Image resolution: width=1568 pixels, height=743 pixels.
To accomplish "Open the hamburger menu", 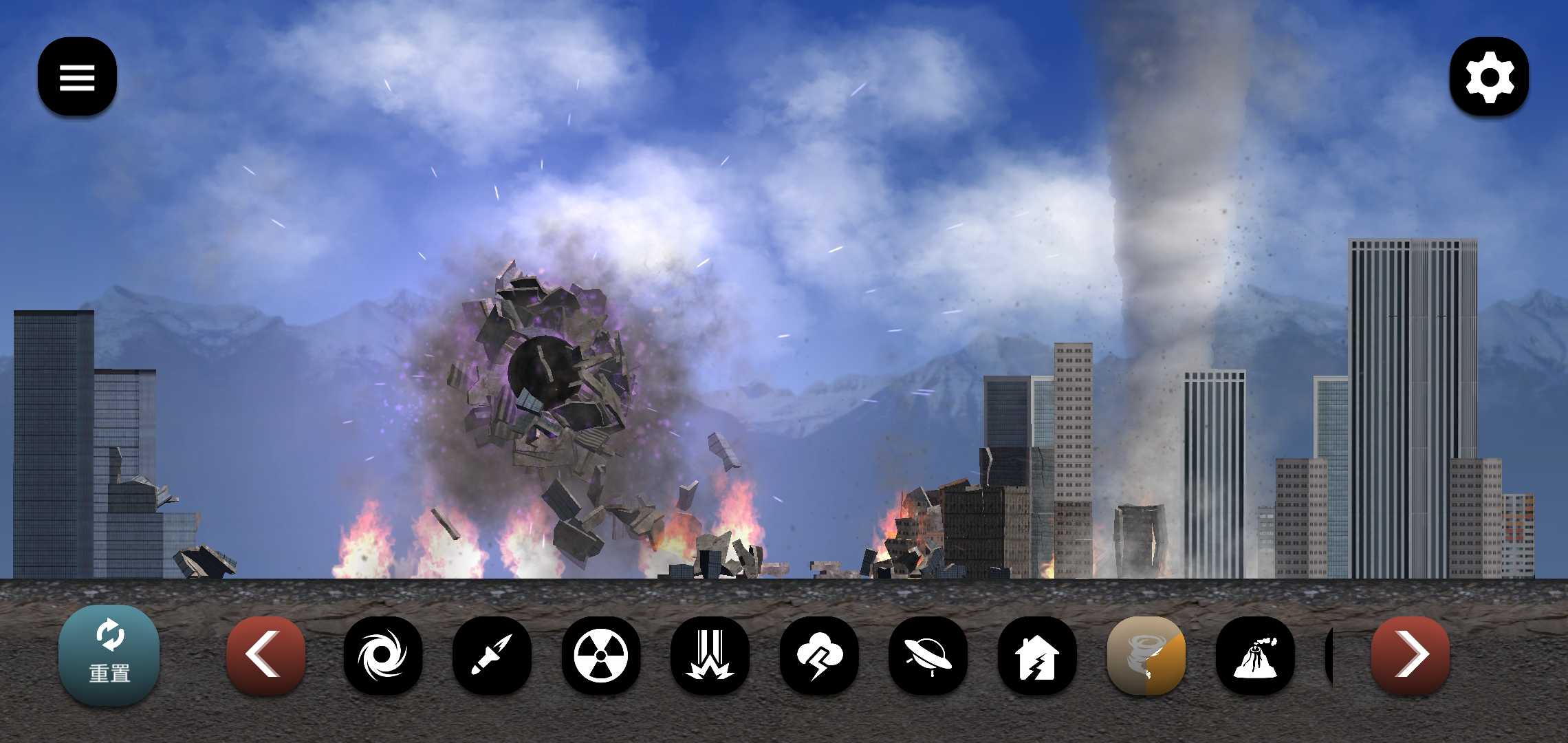I will coord(77,76).
